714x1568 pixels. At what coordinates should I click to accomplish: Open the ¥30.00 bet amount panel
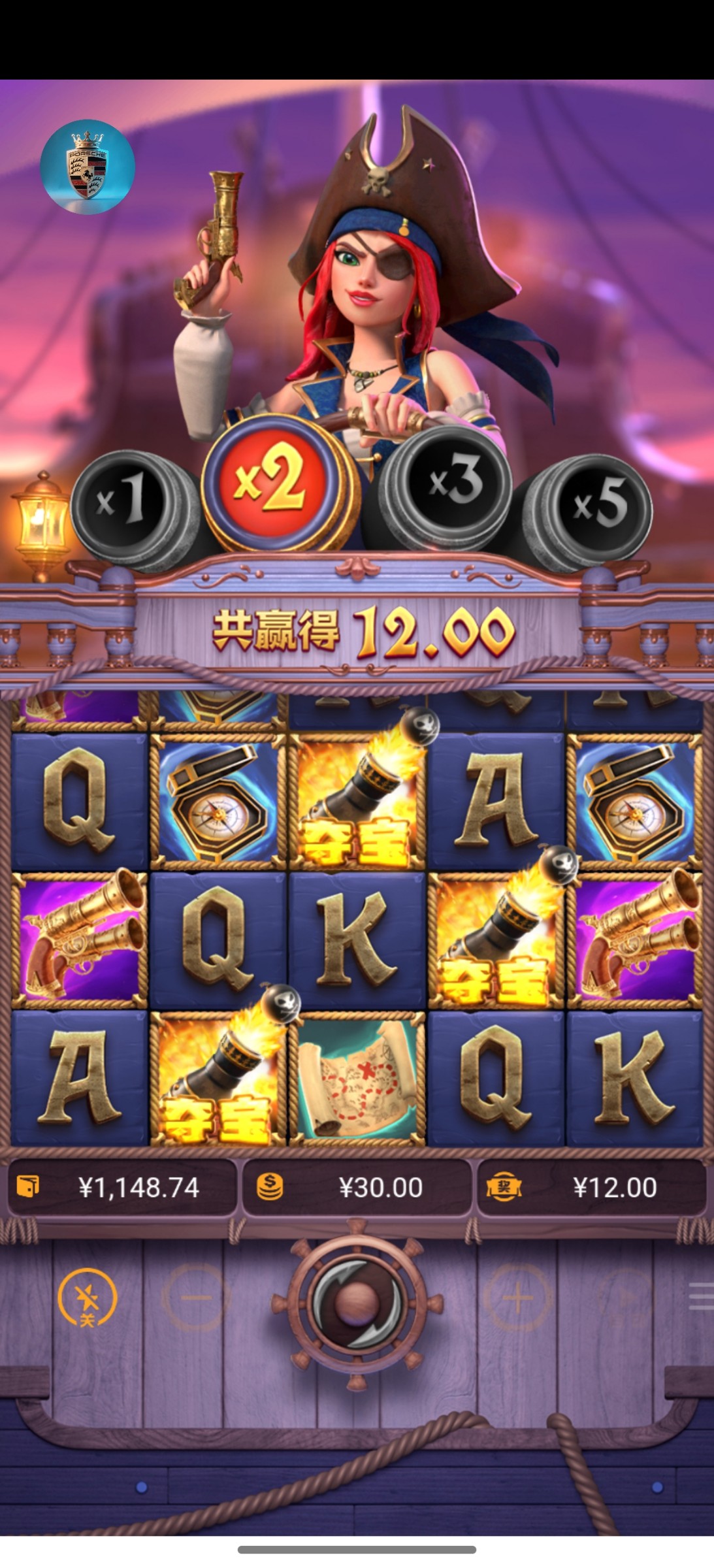(x=357, y=1187)
